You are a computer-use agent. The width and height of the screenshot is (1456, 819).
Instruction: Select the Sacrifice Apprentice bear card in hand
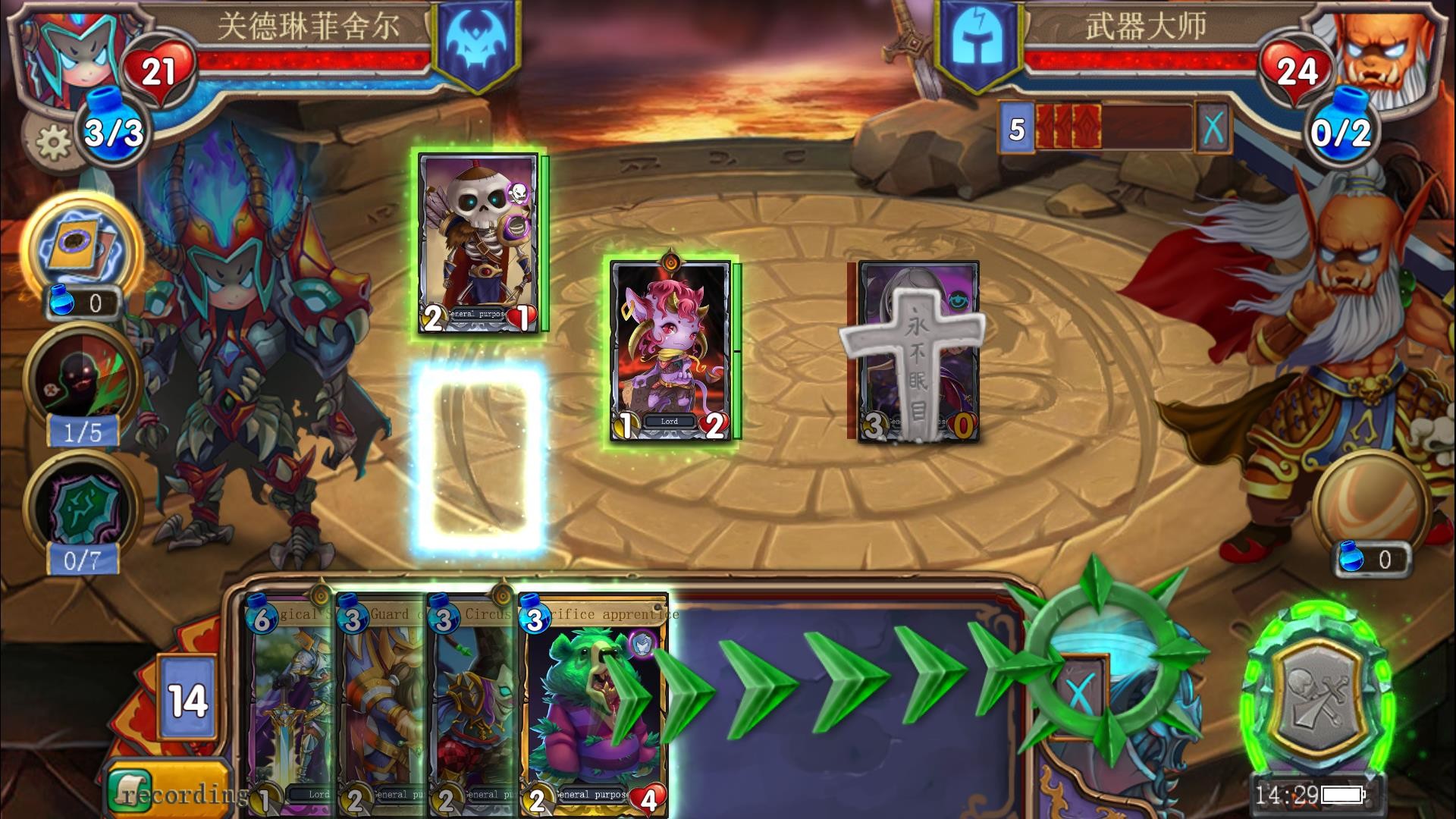click(594, 705)
